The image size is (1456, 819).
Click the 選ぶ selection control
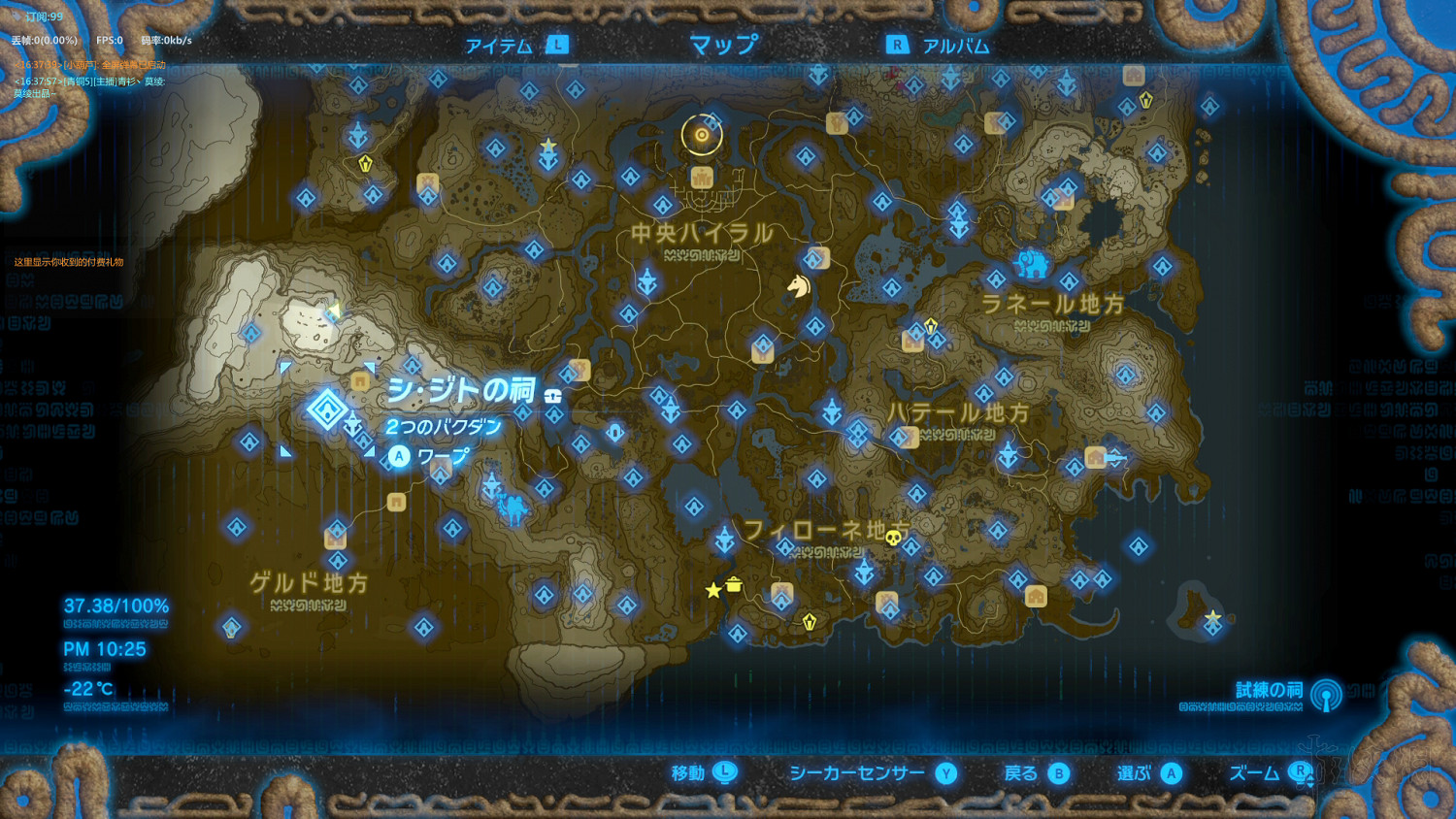click(1136, 773)
